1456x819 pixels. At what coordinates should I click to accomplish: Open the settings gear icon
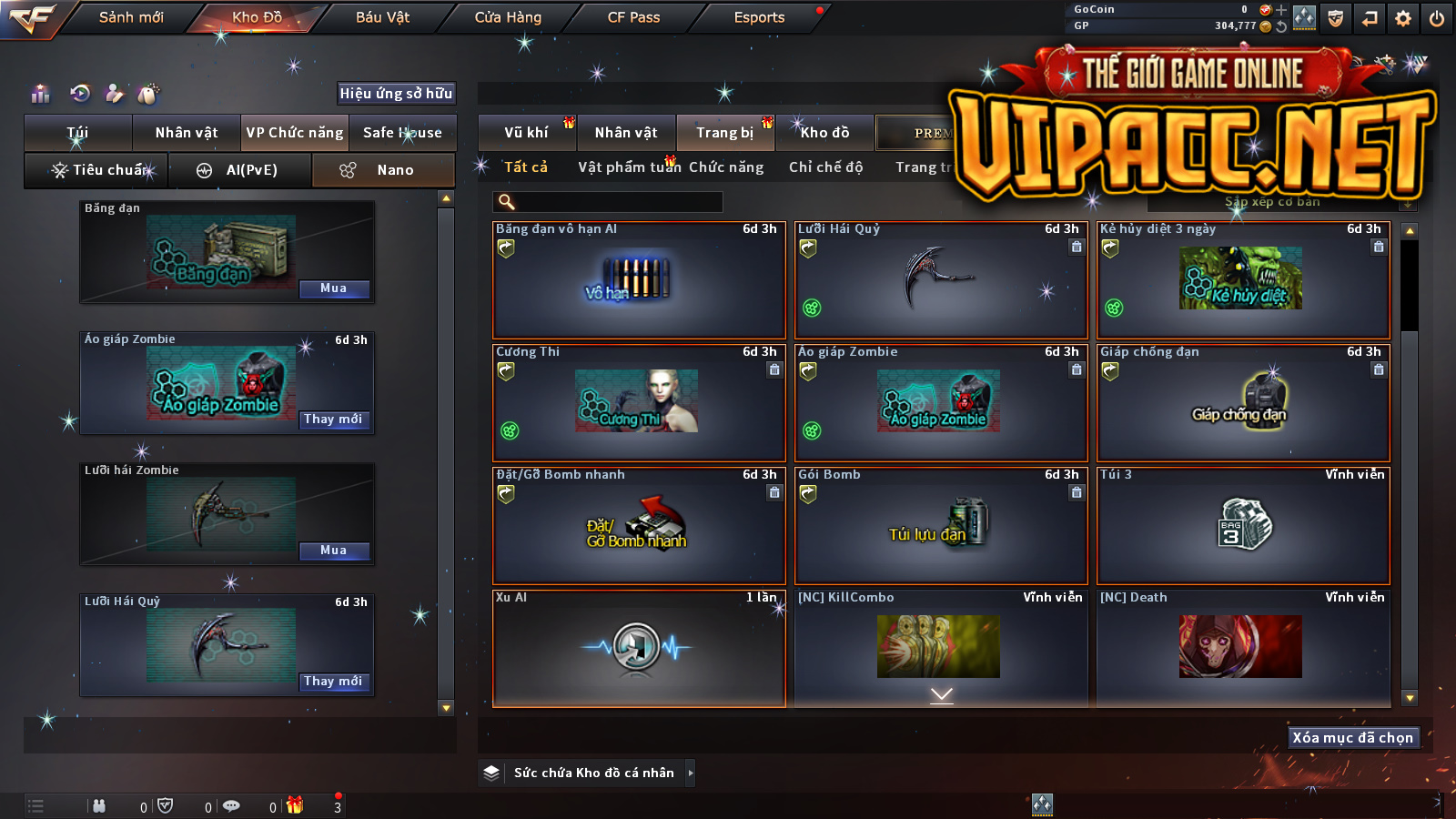pyautogui.click(x=1403, y=18)
